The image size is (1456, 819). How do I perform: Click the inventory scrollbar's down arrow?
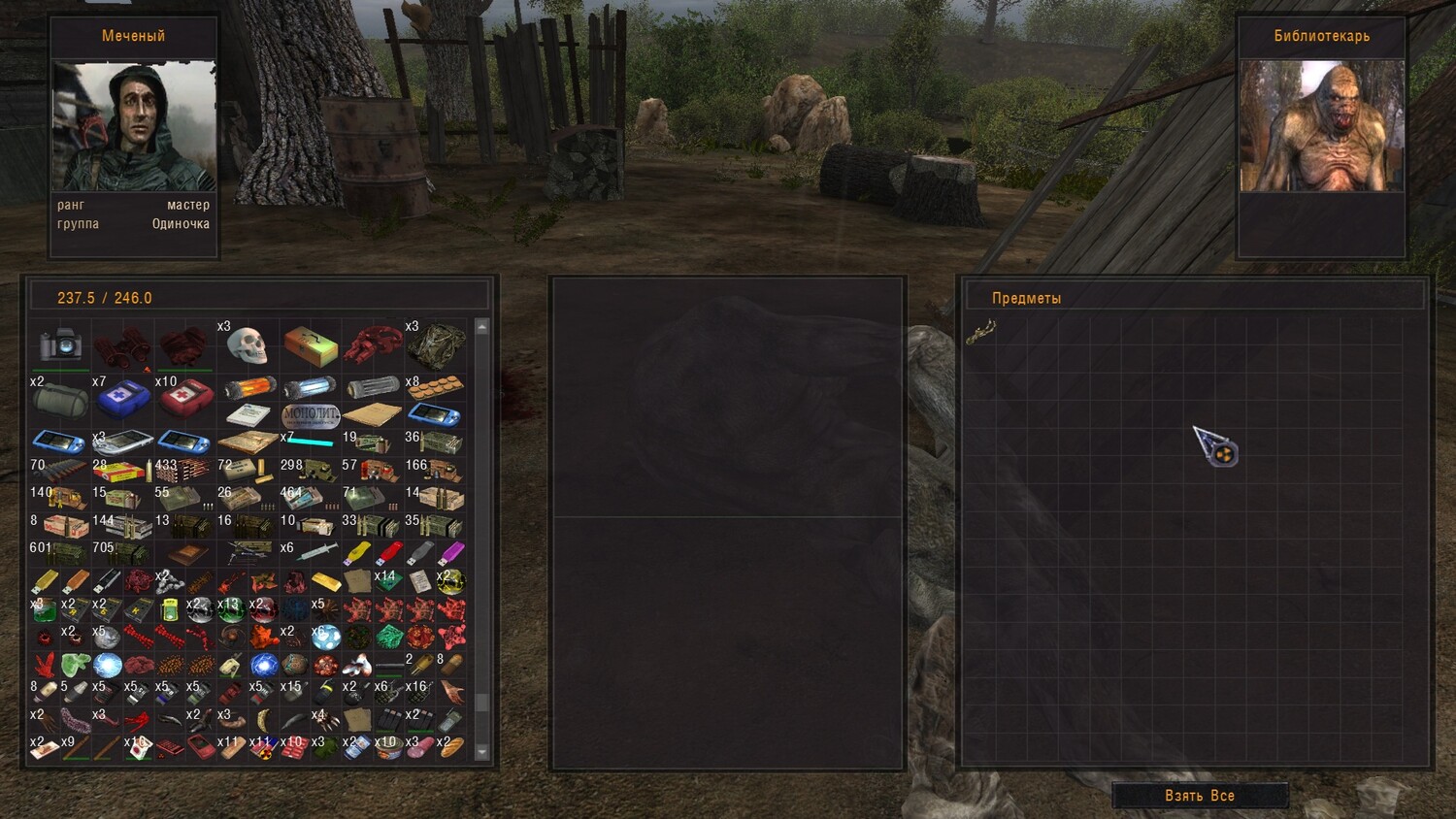[481, 752]
